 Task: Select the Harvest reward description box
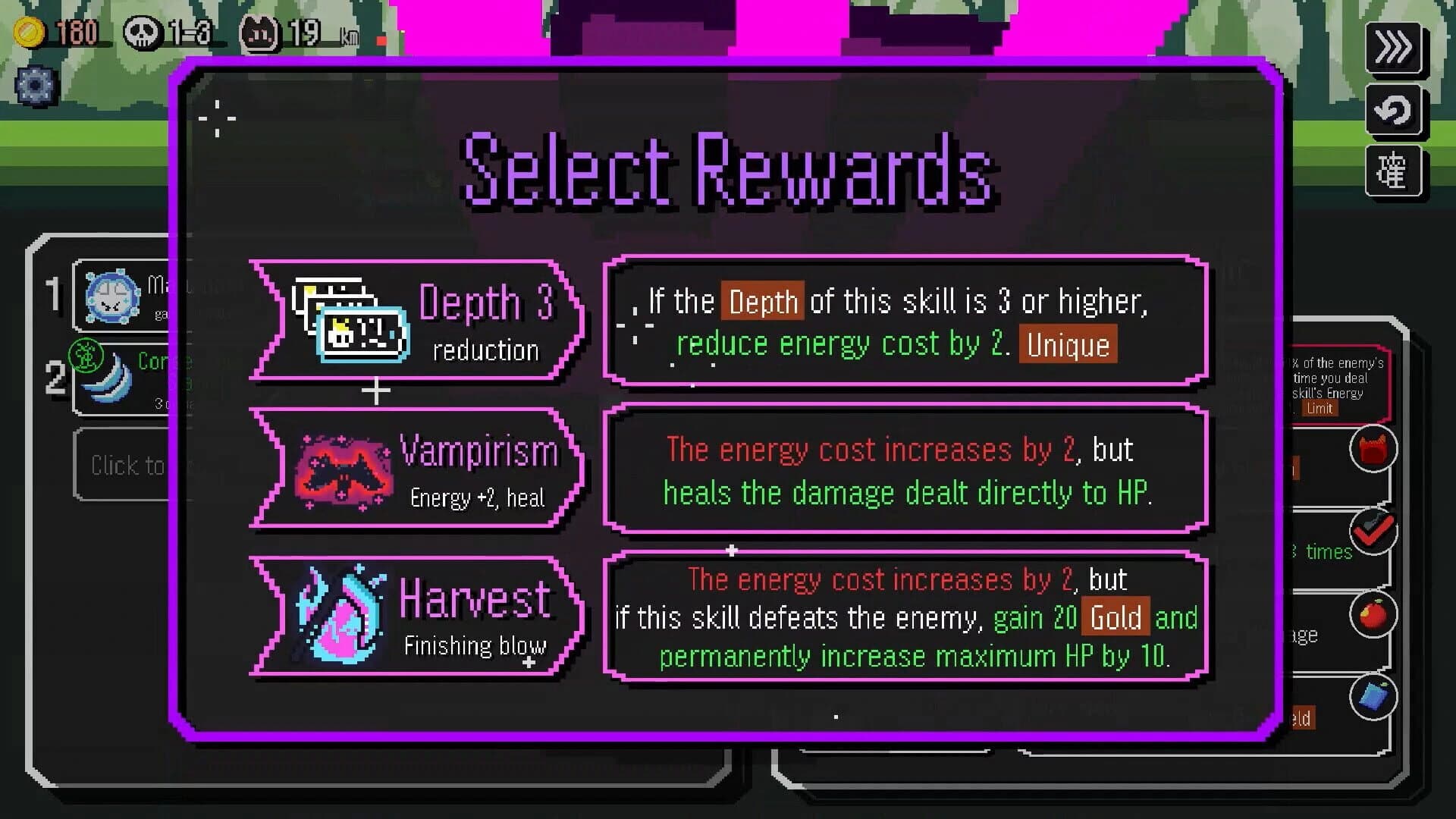(x=906, y=618)
